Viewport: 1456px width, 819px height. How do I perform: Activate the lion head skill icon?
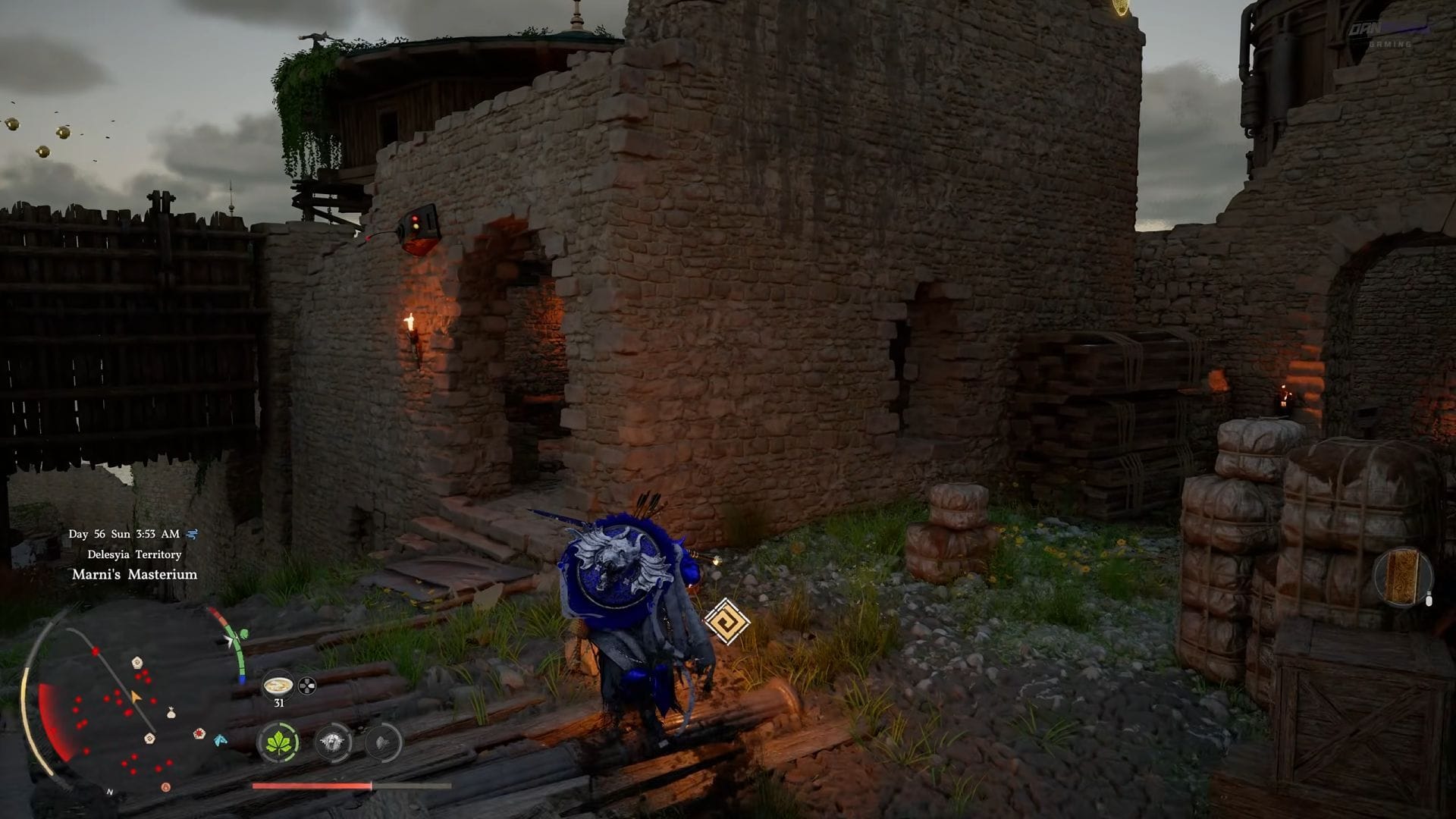pyautogui.click(x=332, y=742)
